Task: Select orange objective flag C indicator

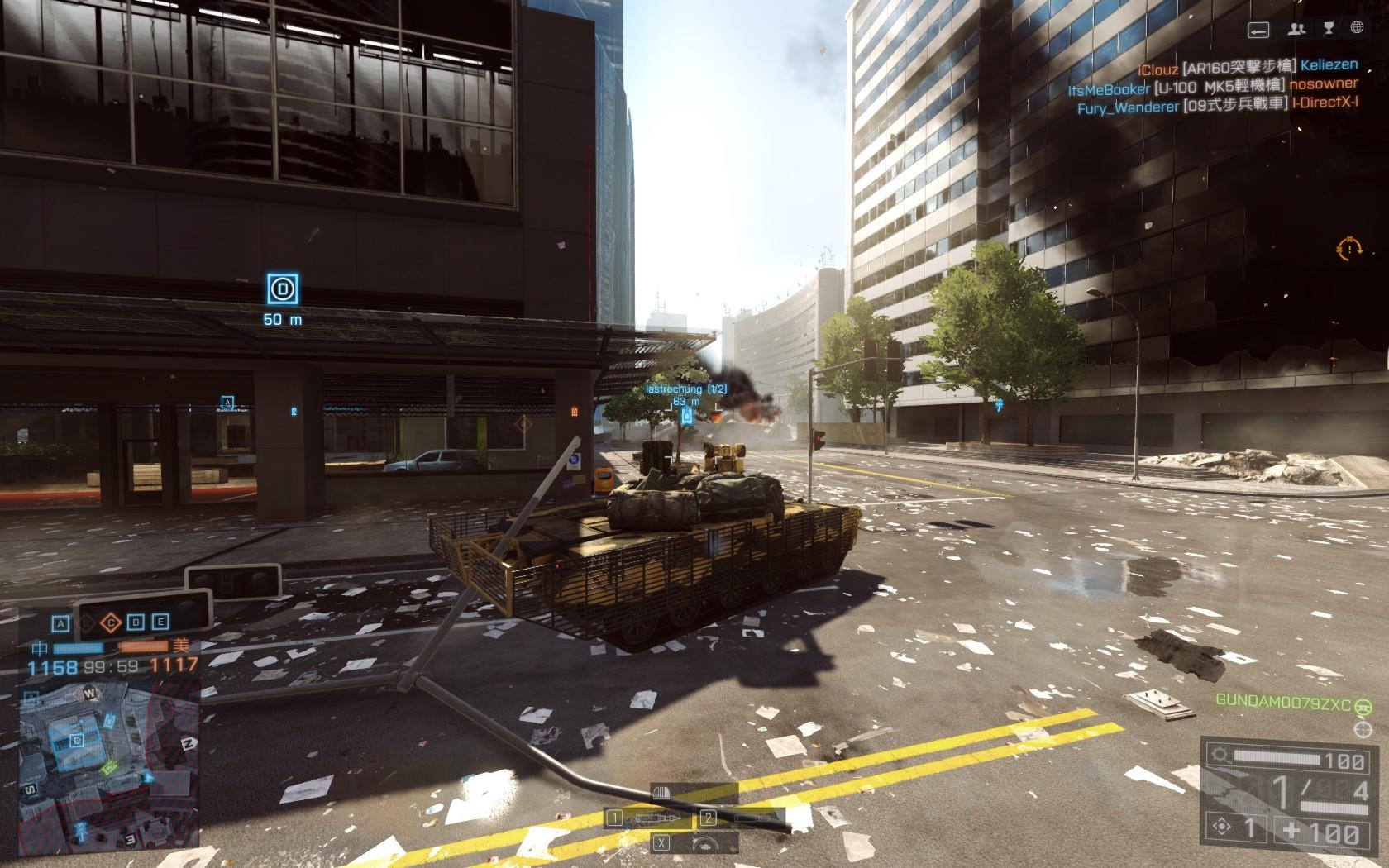Action: click(x=111, y=623)
